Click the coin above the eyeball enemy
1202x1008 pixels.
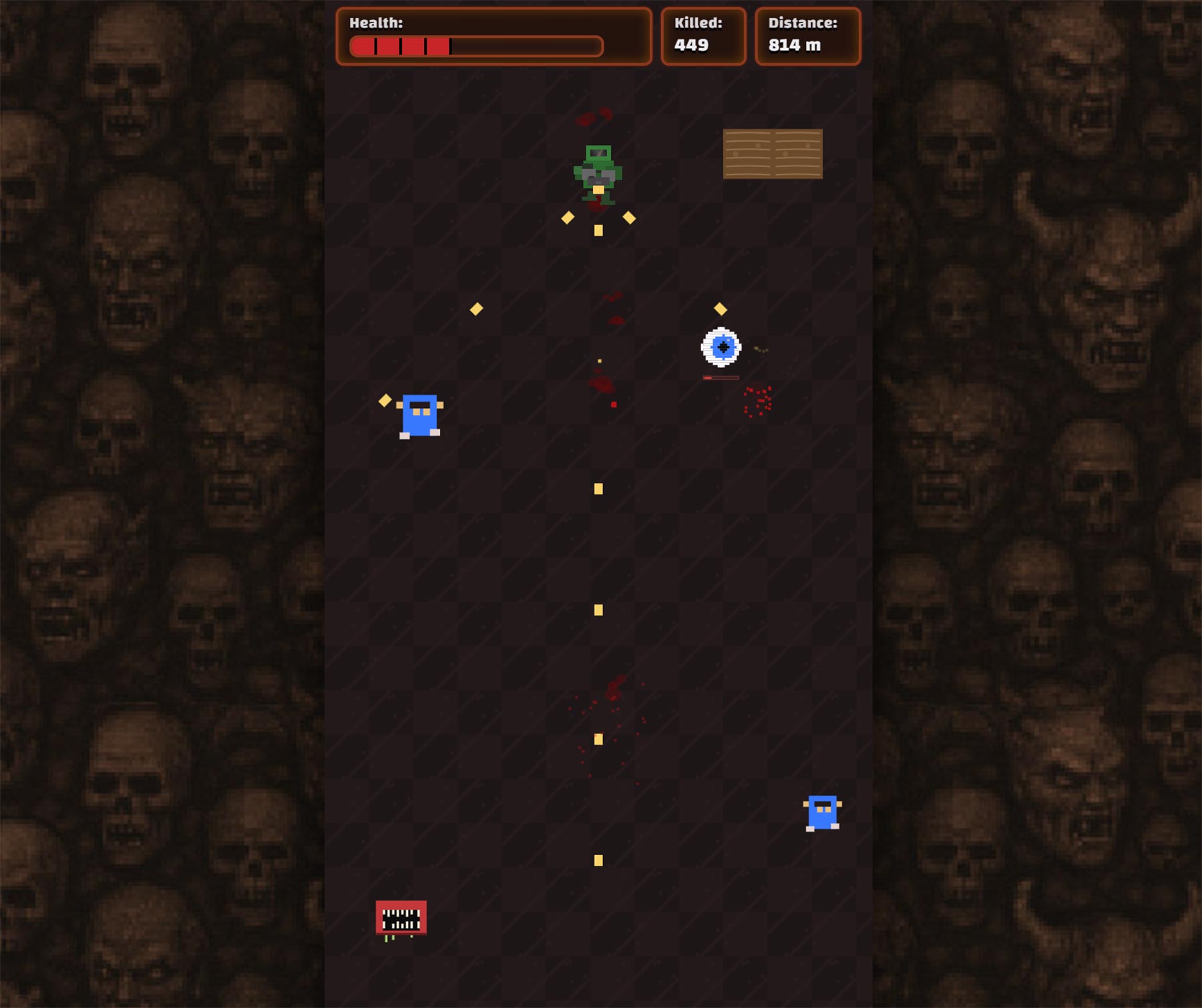720,308
